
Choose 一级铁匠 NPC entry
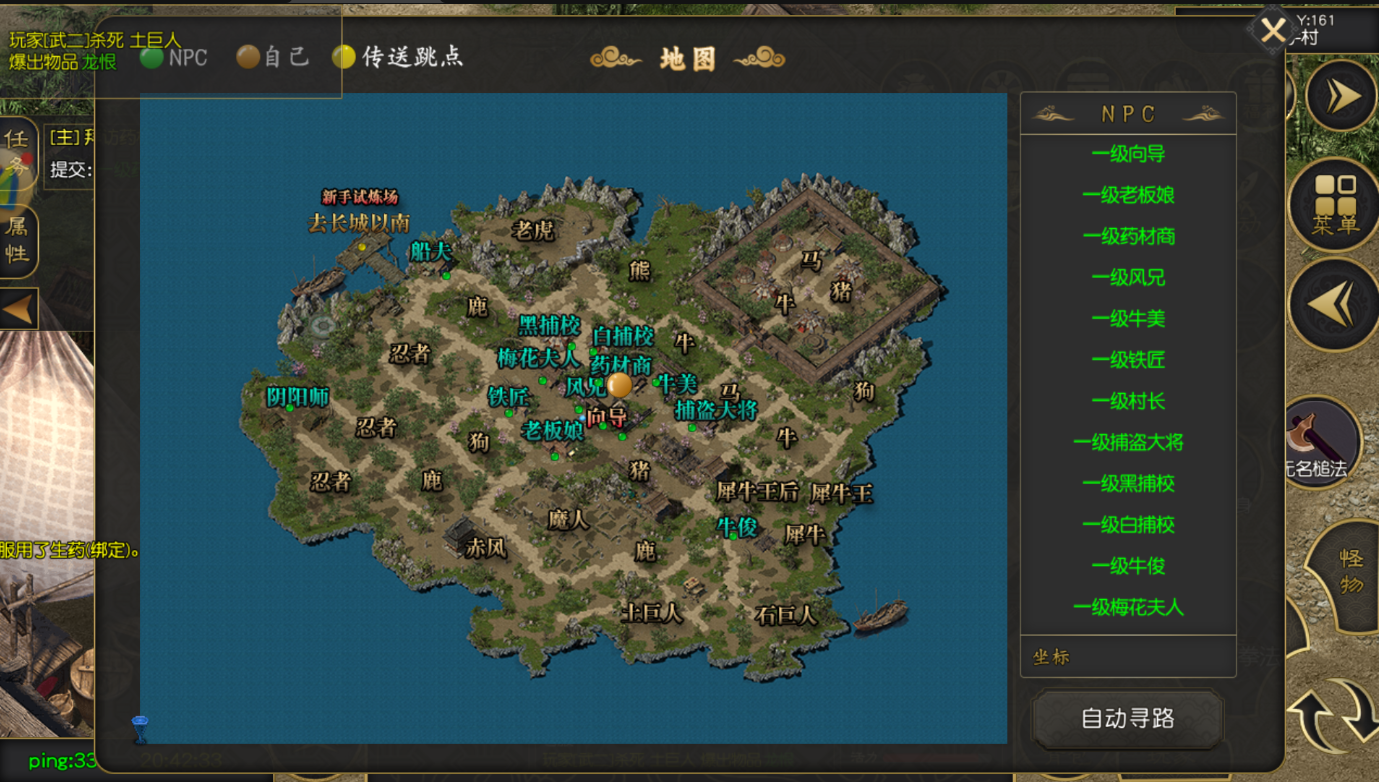[1128, 360]
